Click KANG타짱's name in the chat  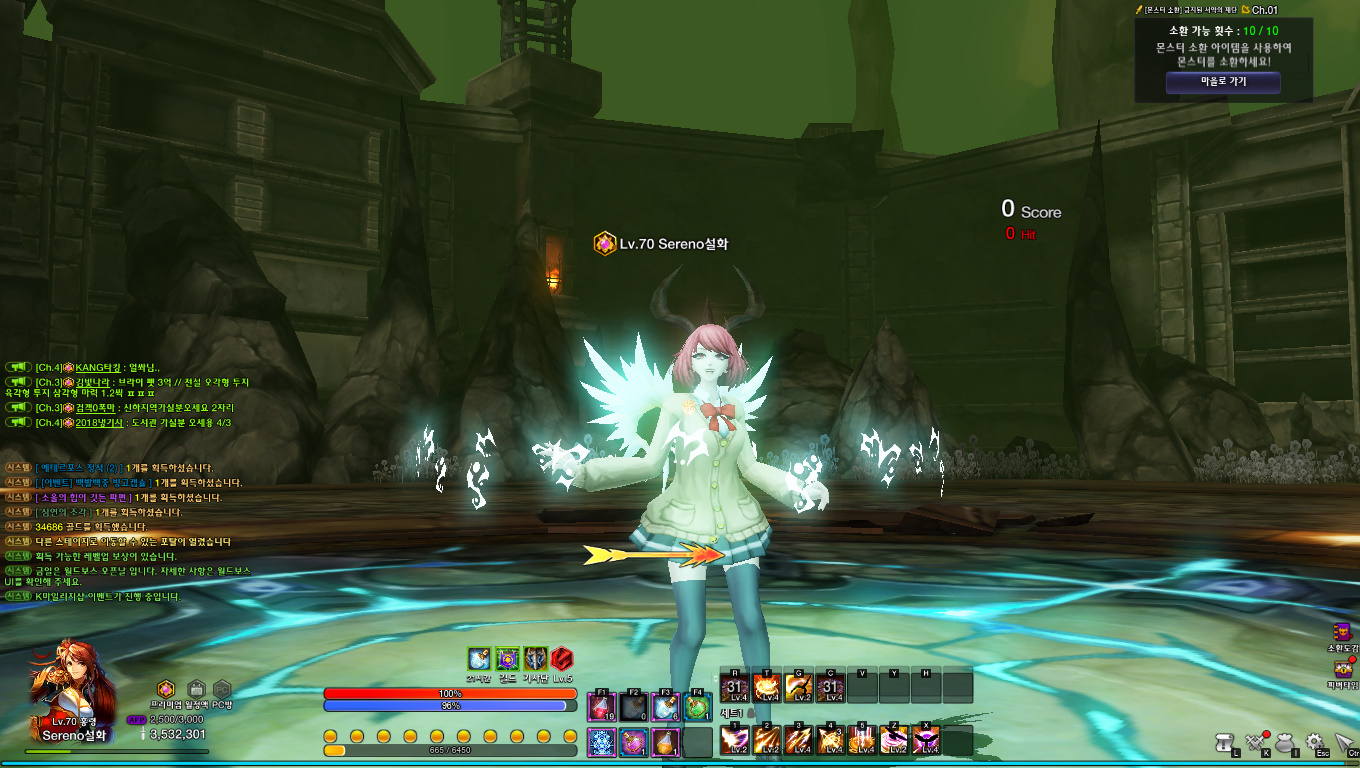[99, 368]
